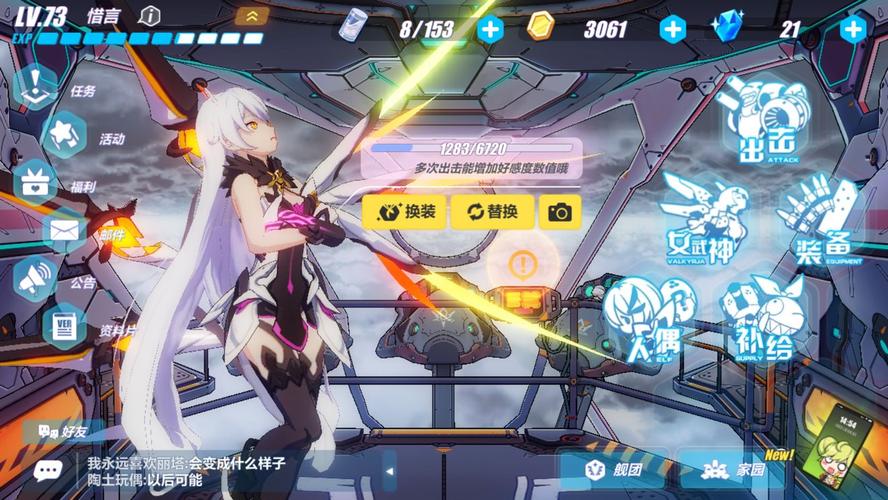
Task: Open the 公告 announcements megaphone
Action: (38, 279)
